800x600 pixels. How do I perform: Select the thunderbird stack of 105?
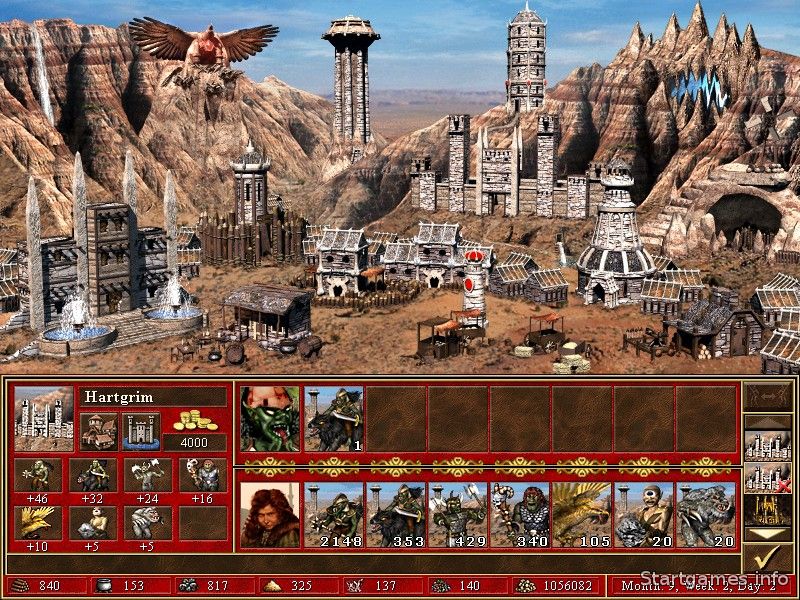click(582, 515)
